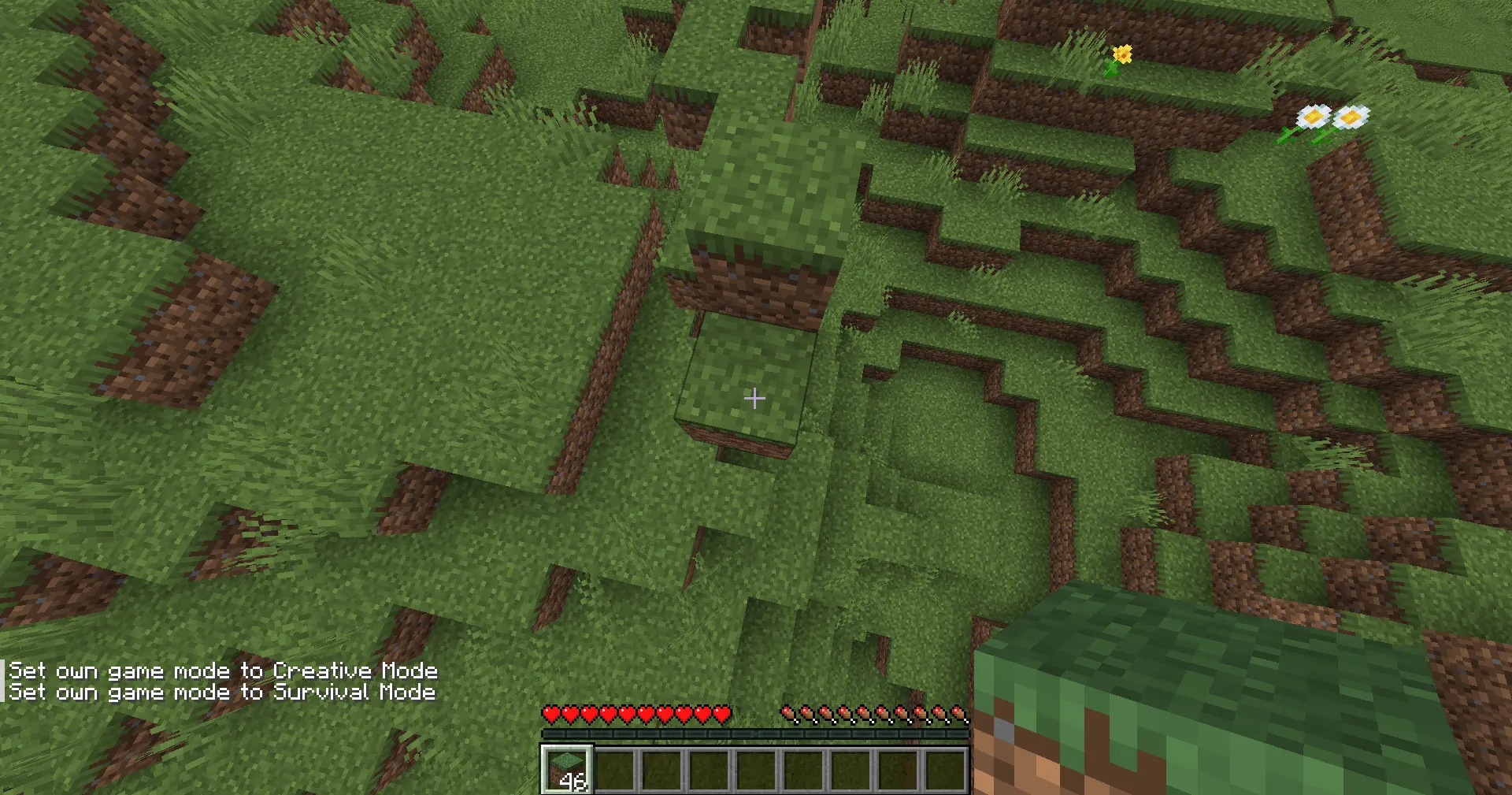Click the leftmost red heart in the health bar
1512x795 pixels.
(551, 713)
